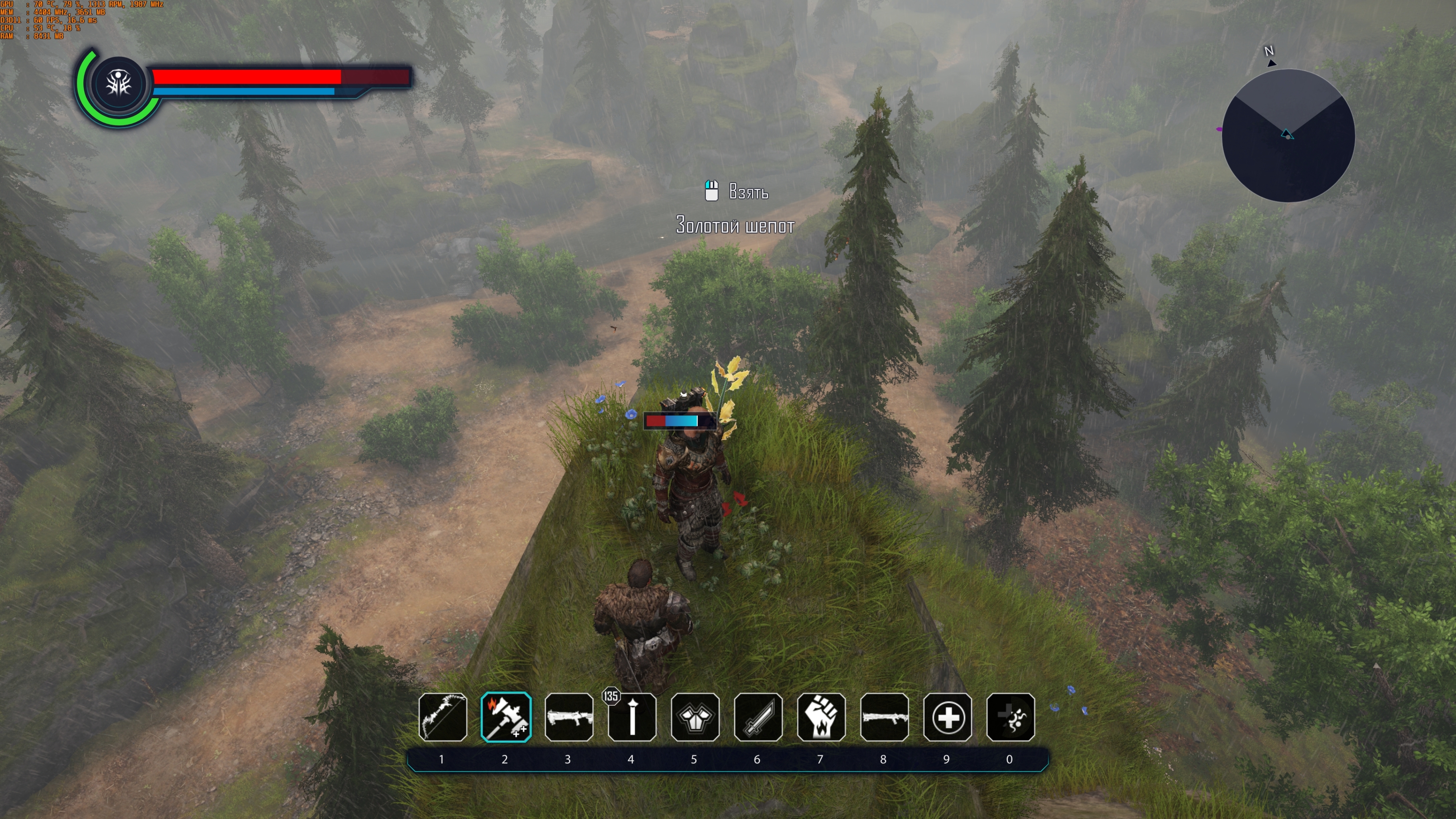
Task: Equip the shotgun in slot 3
Action: (569, 717)
